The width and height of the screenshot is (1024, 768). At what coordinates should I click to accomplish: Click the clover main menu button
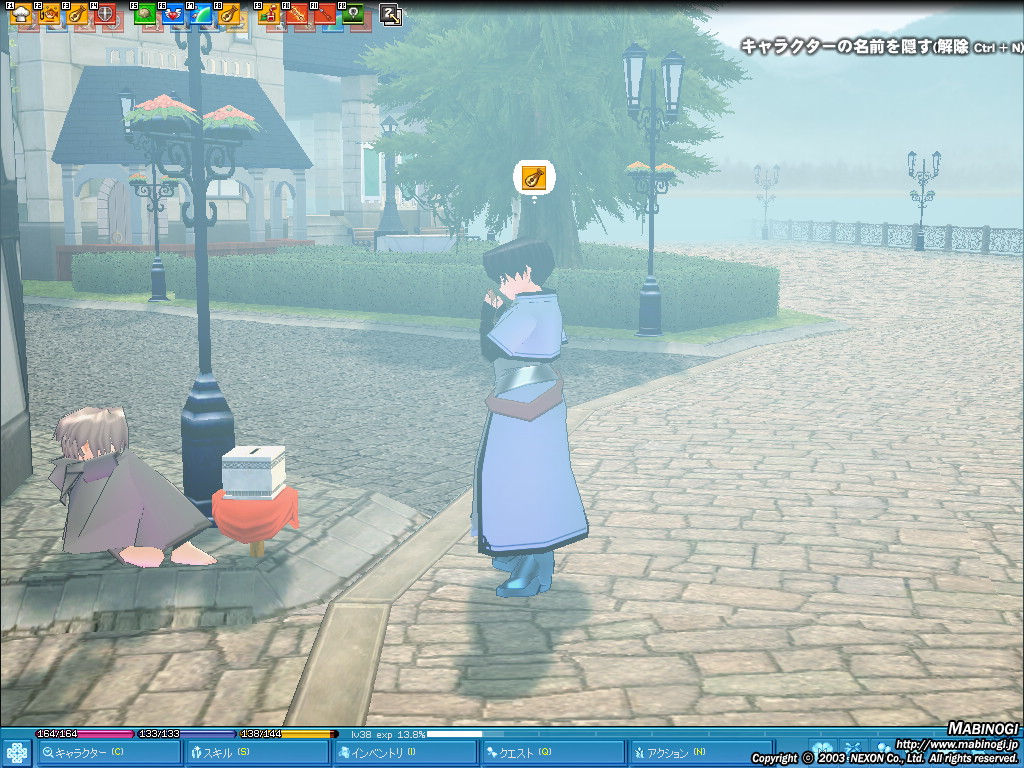[x=16, y=753]
